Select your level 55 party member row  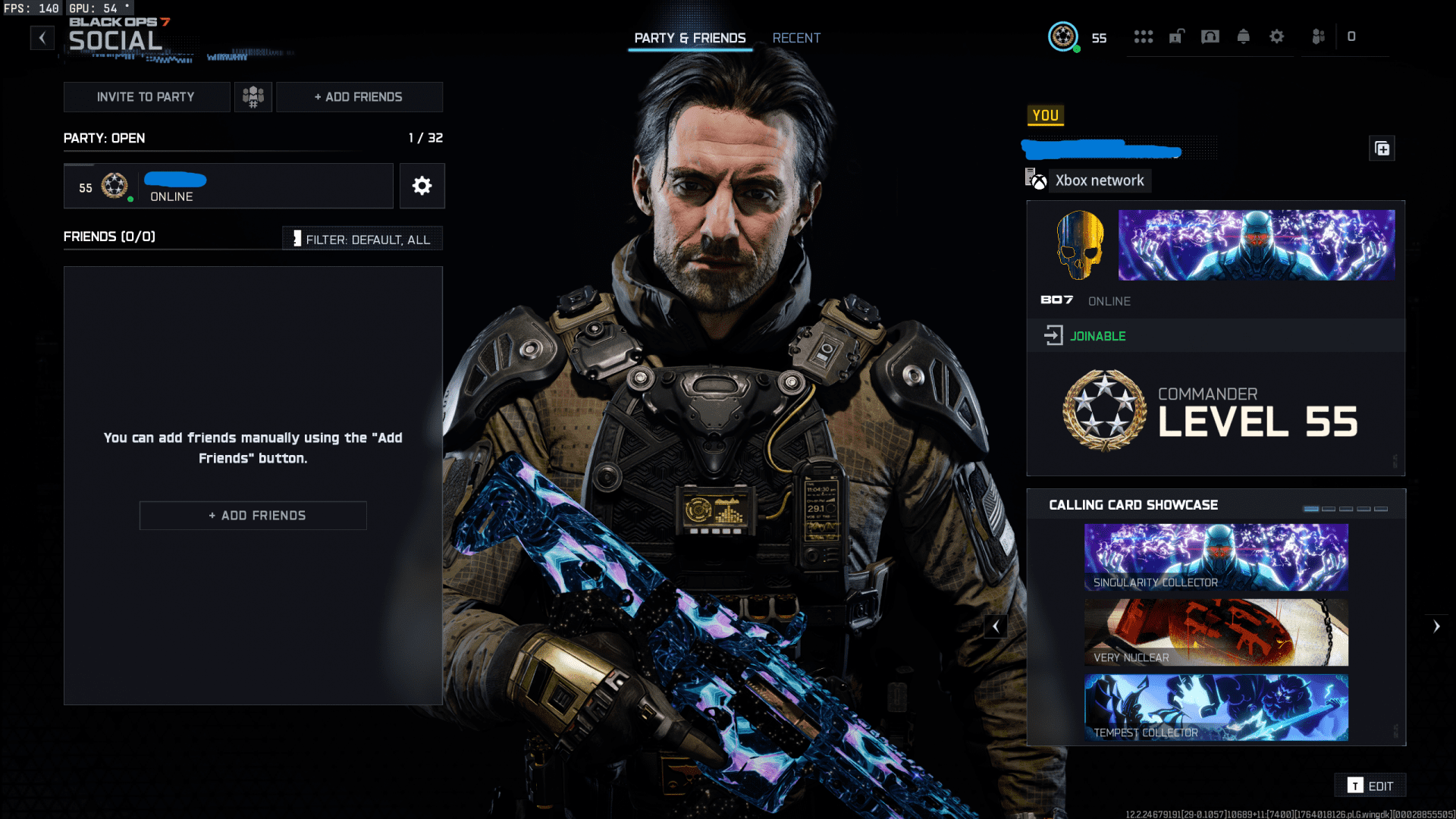(228, 186)
